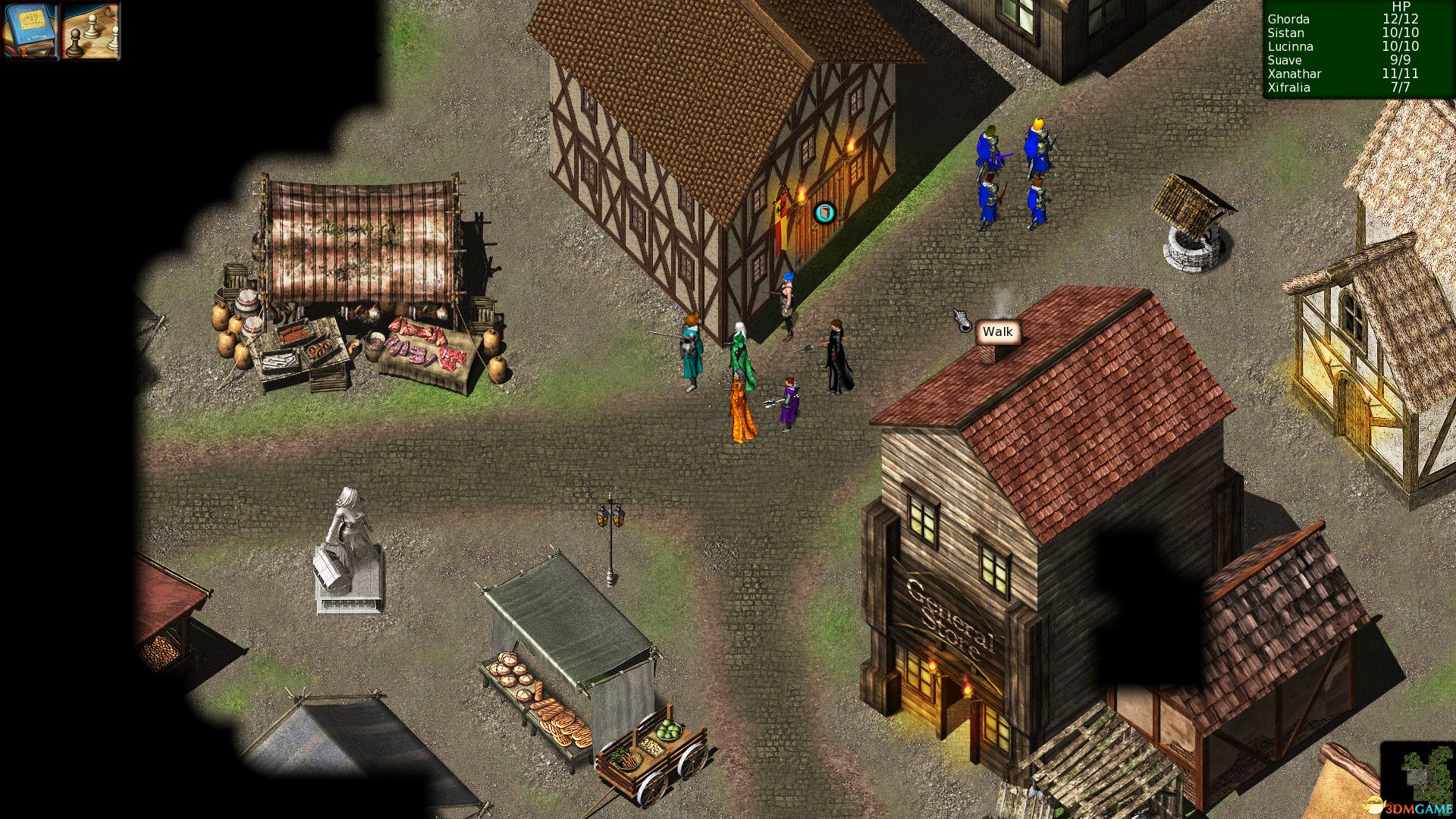Image resolution: width=1456 pixels, height=819 pixels.
Task: Select the orange-robed party member
Action: pos(739,402)
